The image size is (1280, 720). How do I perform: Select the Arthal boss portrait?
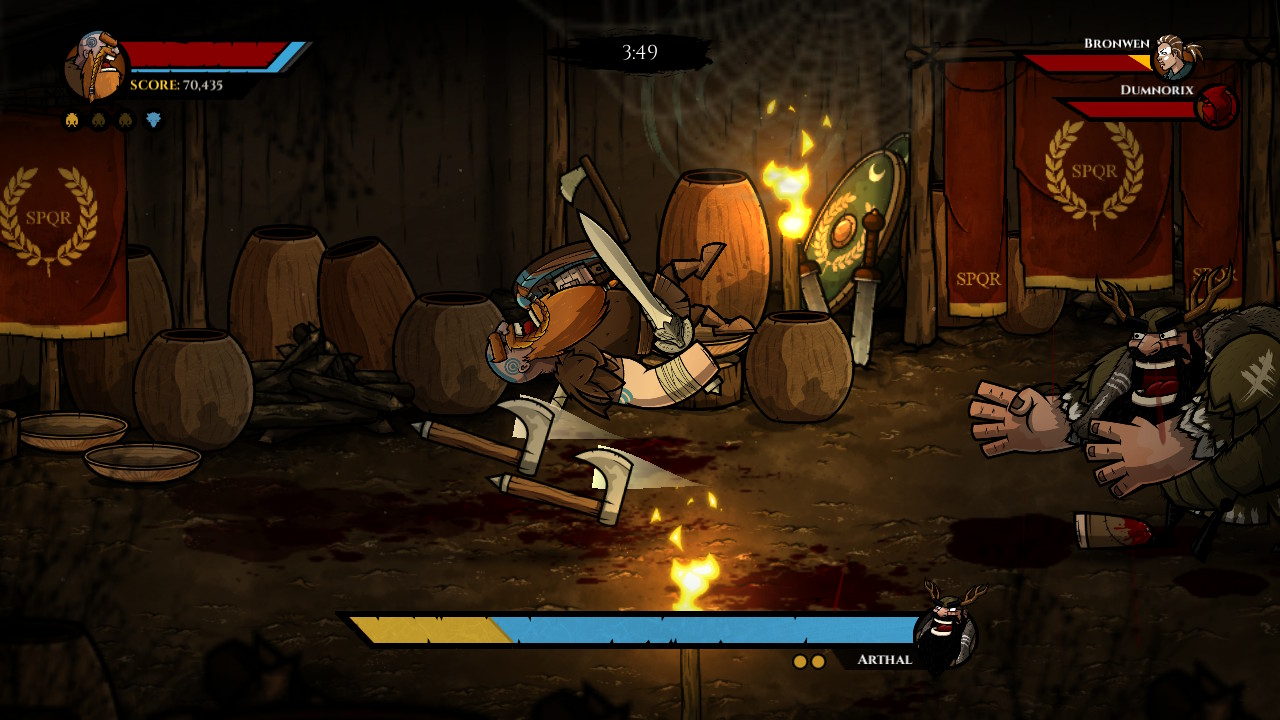[944, 632]
